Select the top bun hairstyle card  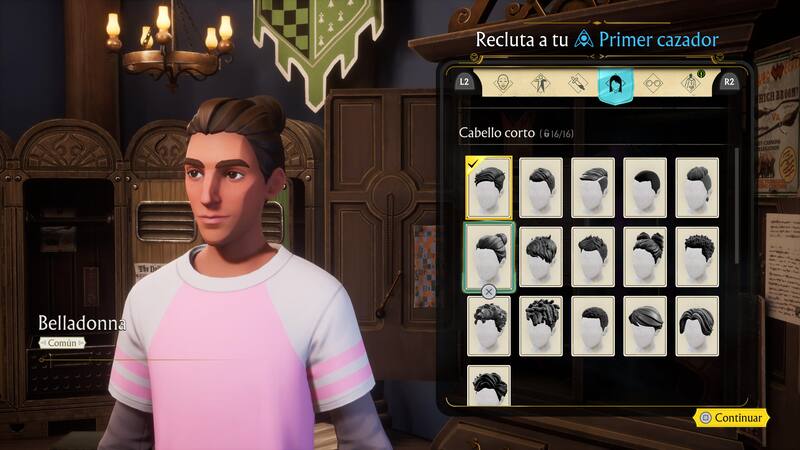pyautogui.click(x=489, y=256)
